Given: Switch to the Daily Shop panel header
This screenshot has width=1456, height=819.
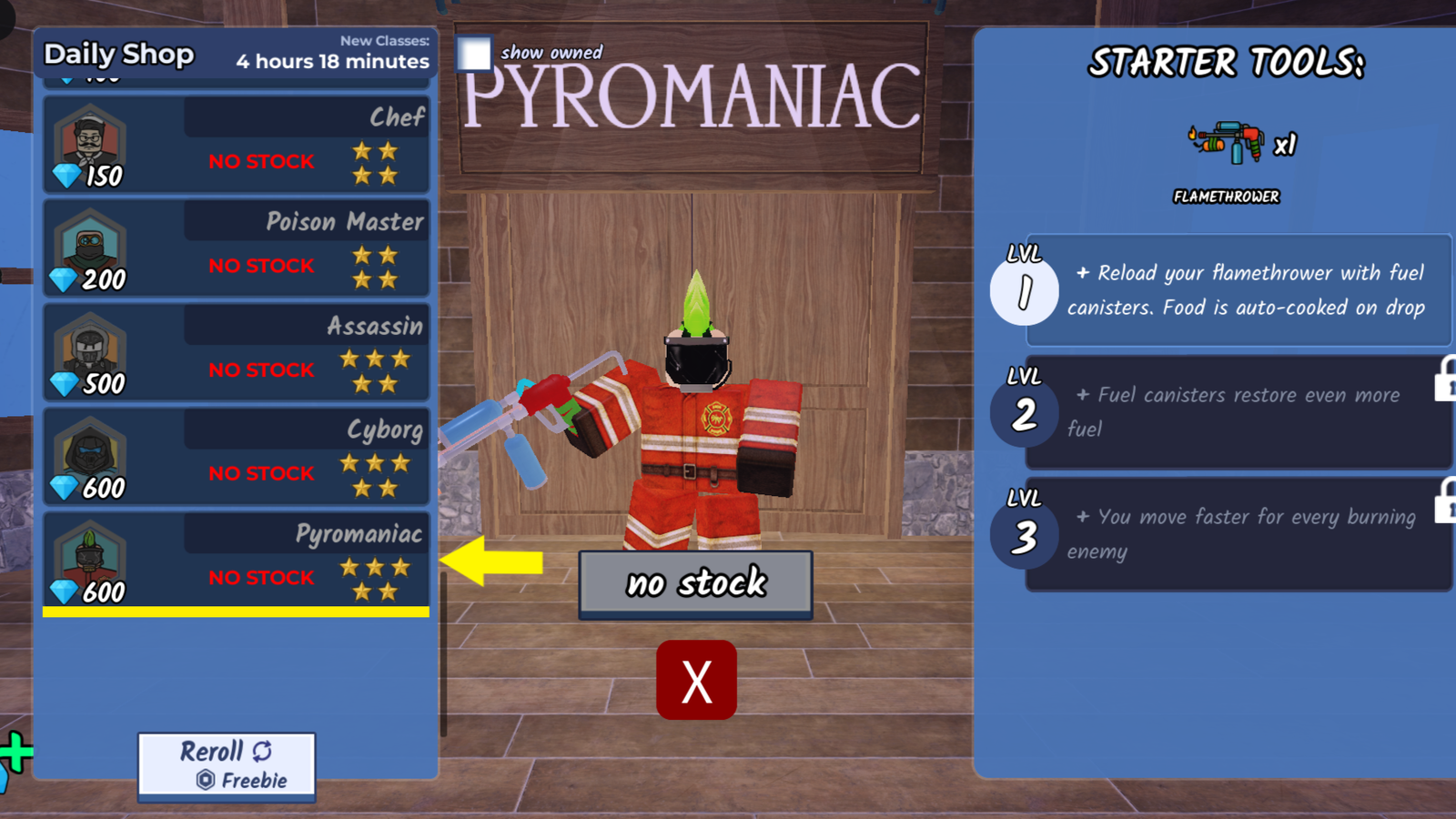Looking at the screenshot, I should click(x=118, y=56).
